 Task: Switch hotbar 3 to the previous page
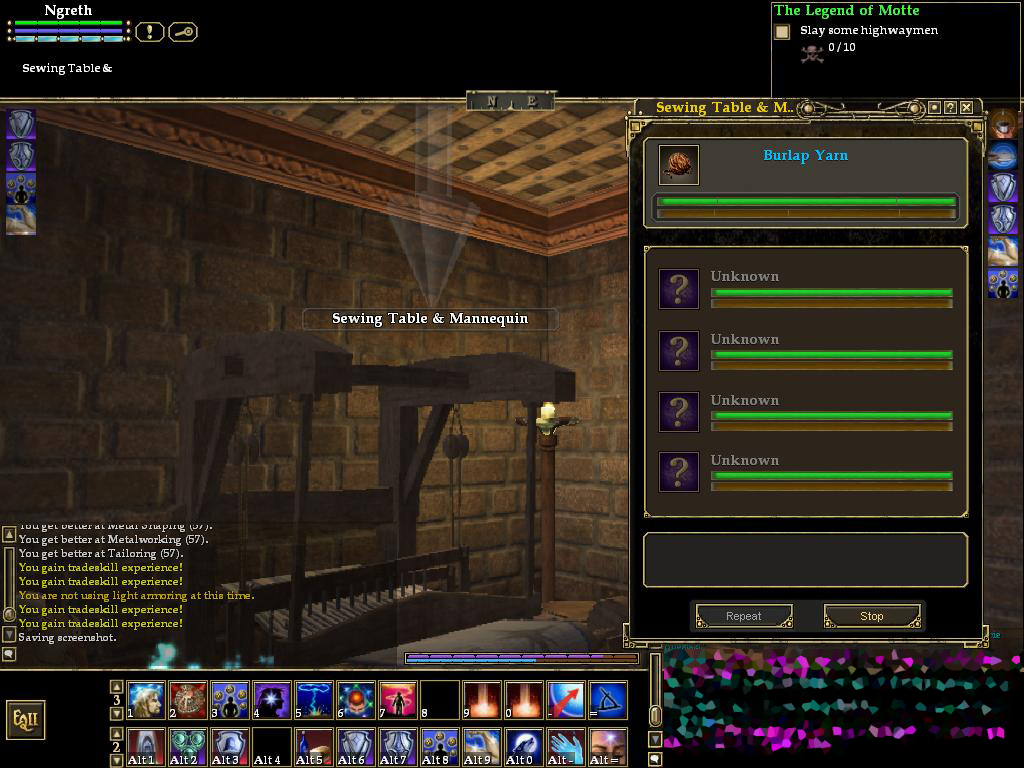click(116, 687)
